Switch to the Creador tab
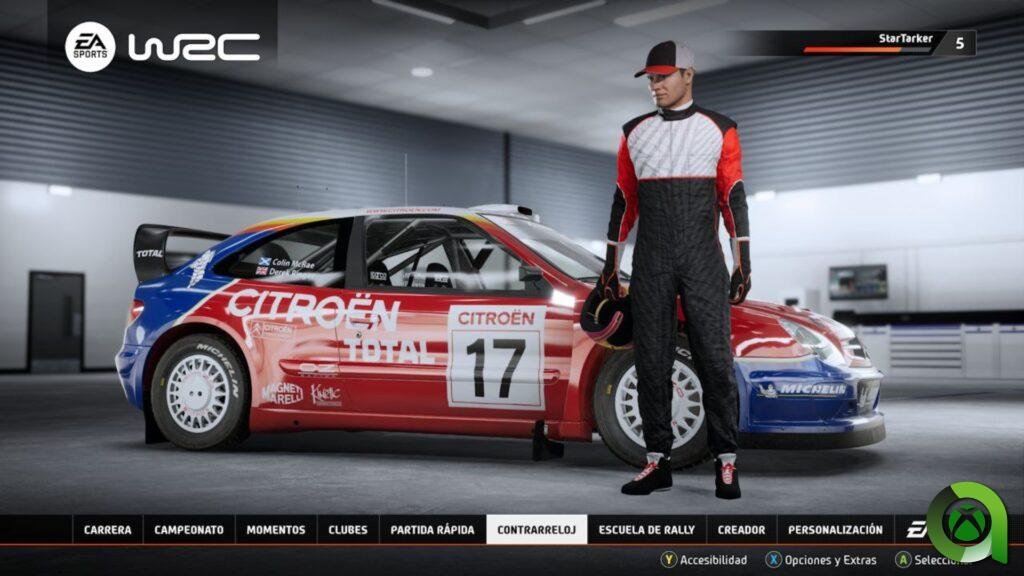The height and width of the screenshot is (576, 1024). [x=741, y=530]
